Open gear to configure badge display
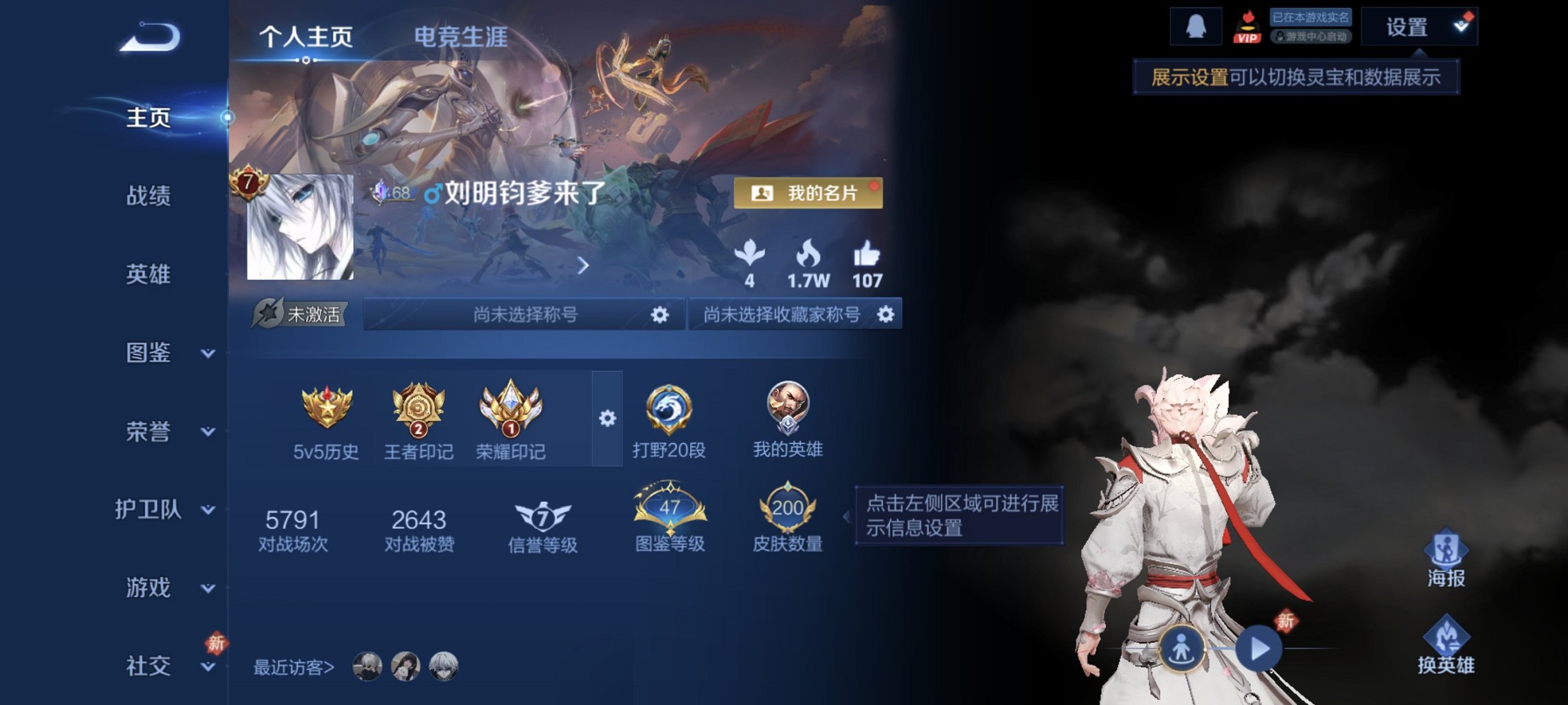The image size is (1568, 705). click(606, 418)
